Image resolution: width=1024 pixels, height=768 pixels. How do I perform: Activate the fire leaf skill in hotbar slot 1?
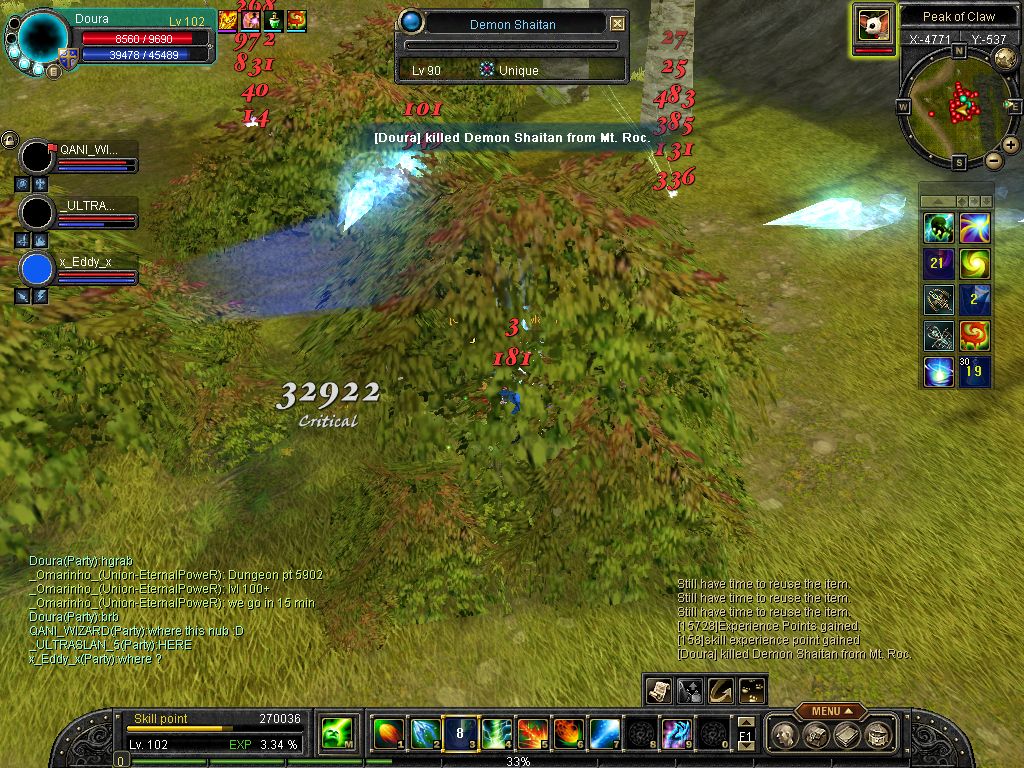point(387,734)
